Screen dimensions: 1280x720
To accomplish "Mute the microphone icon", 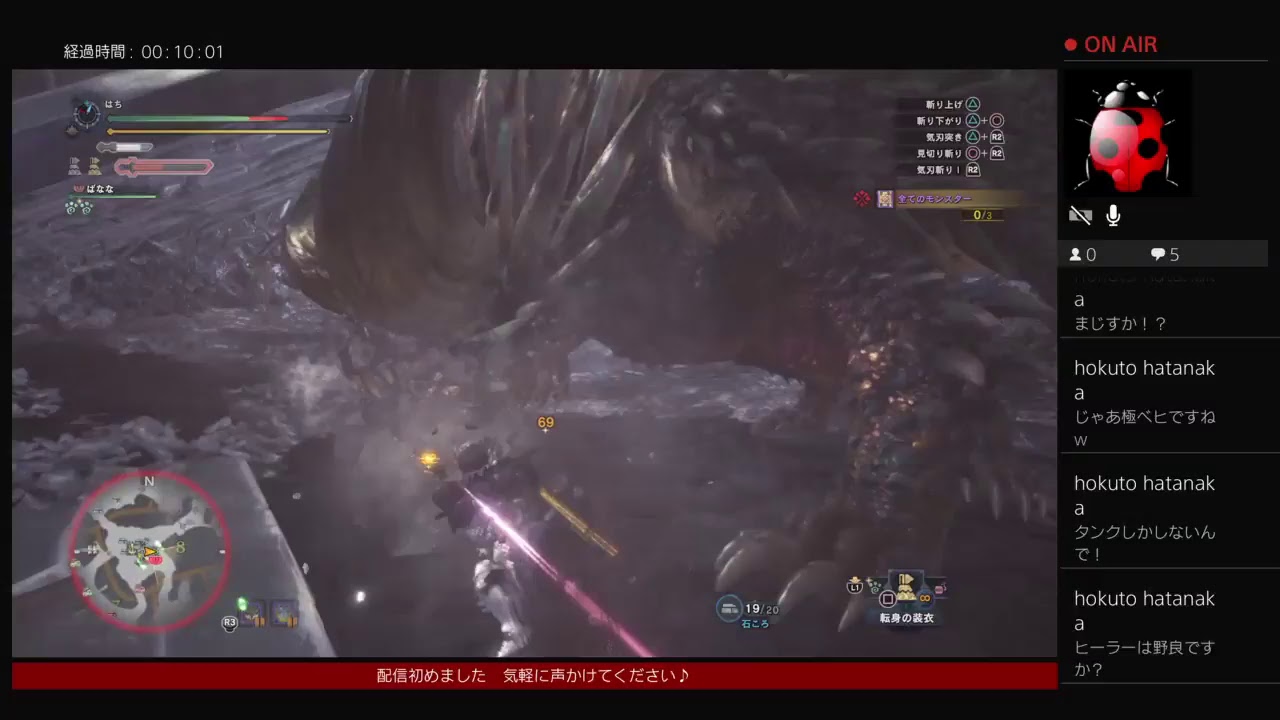I will [1112, 214].
